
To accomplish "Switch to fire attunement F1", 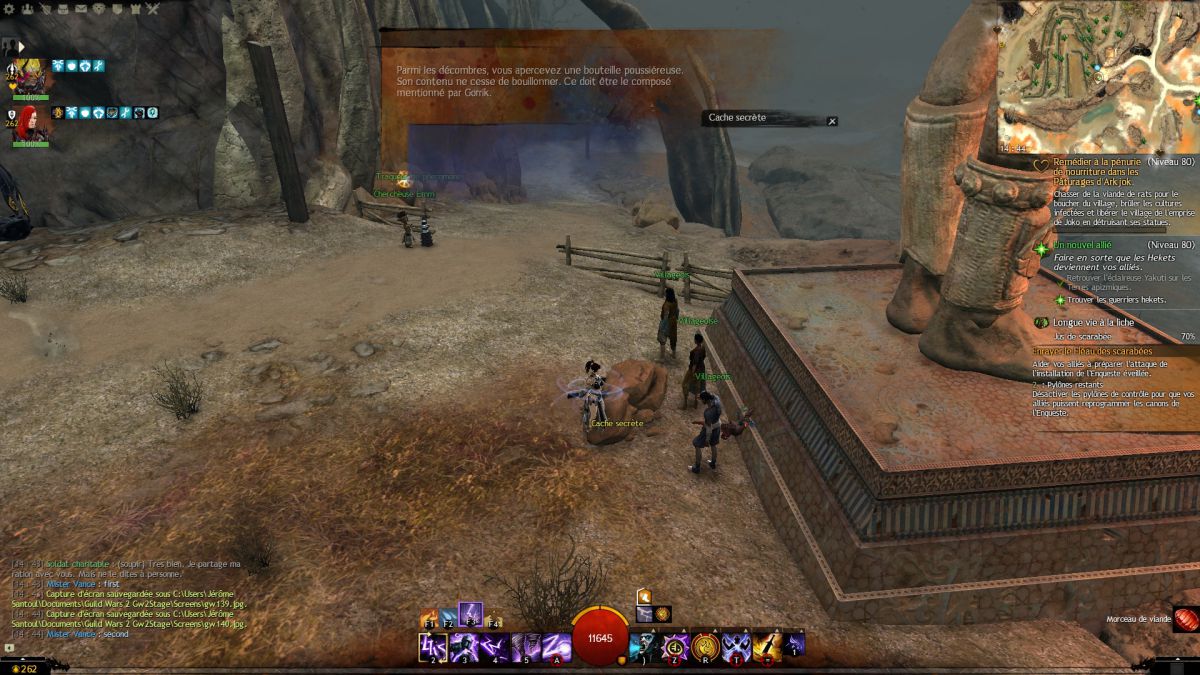I will click(430, 619).
